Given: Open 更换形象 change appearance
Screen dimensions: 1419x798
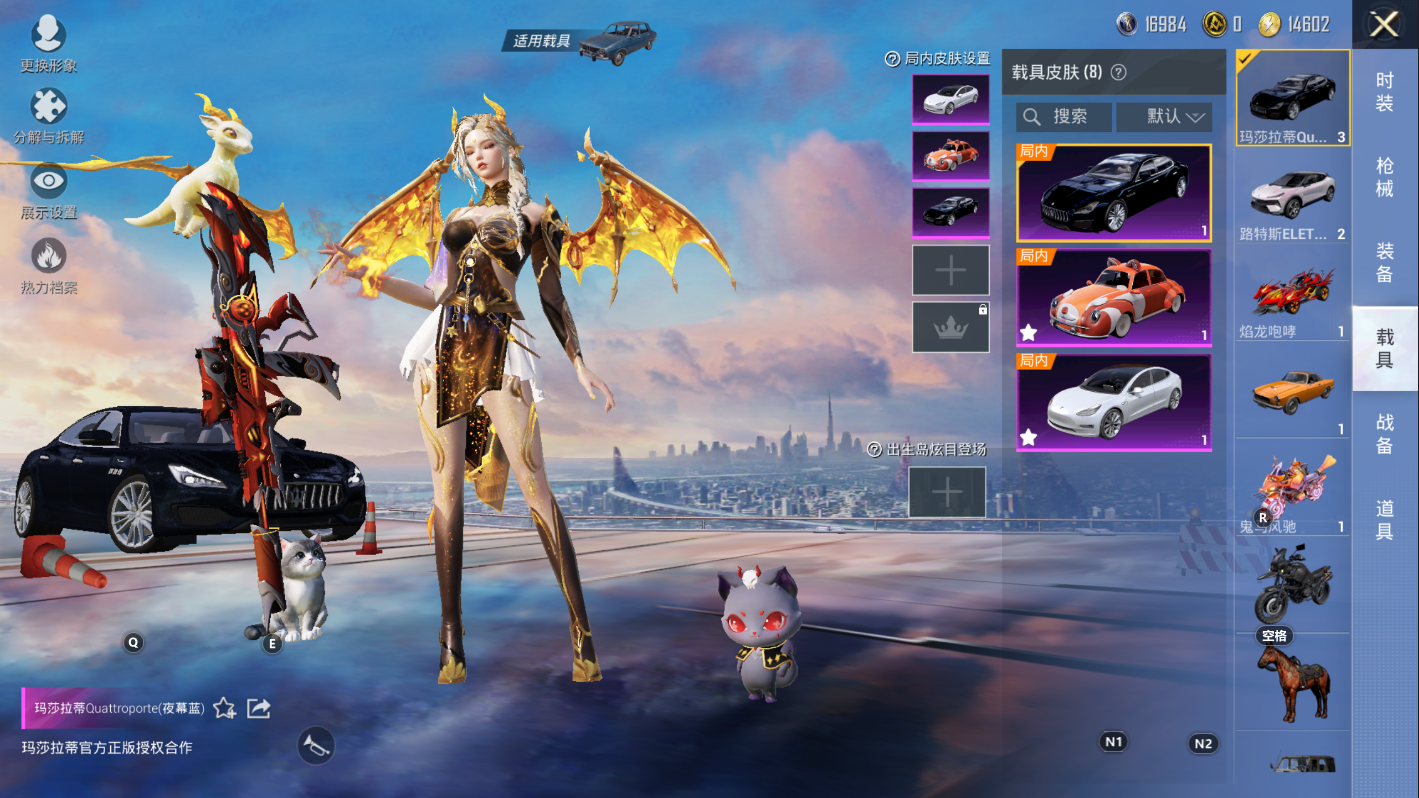Looking at the screenshot, I should pos(48,44).
